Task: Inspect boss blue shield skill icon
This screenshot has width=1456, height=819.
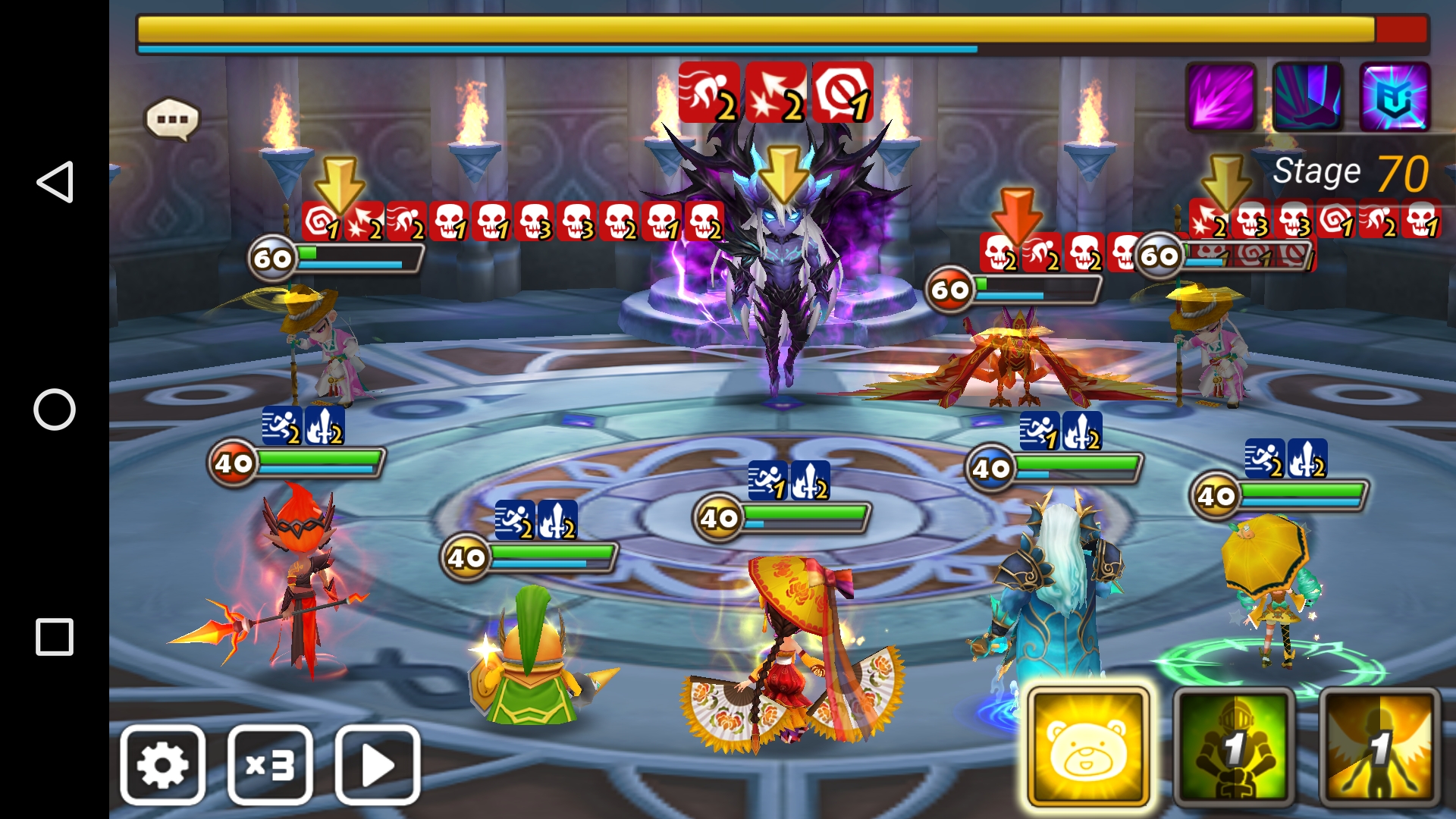Action: [1395, 97]
